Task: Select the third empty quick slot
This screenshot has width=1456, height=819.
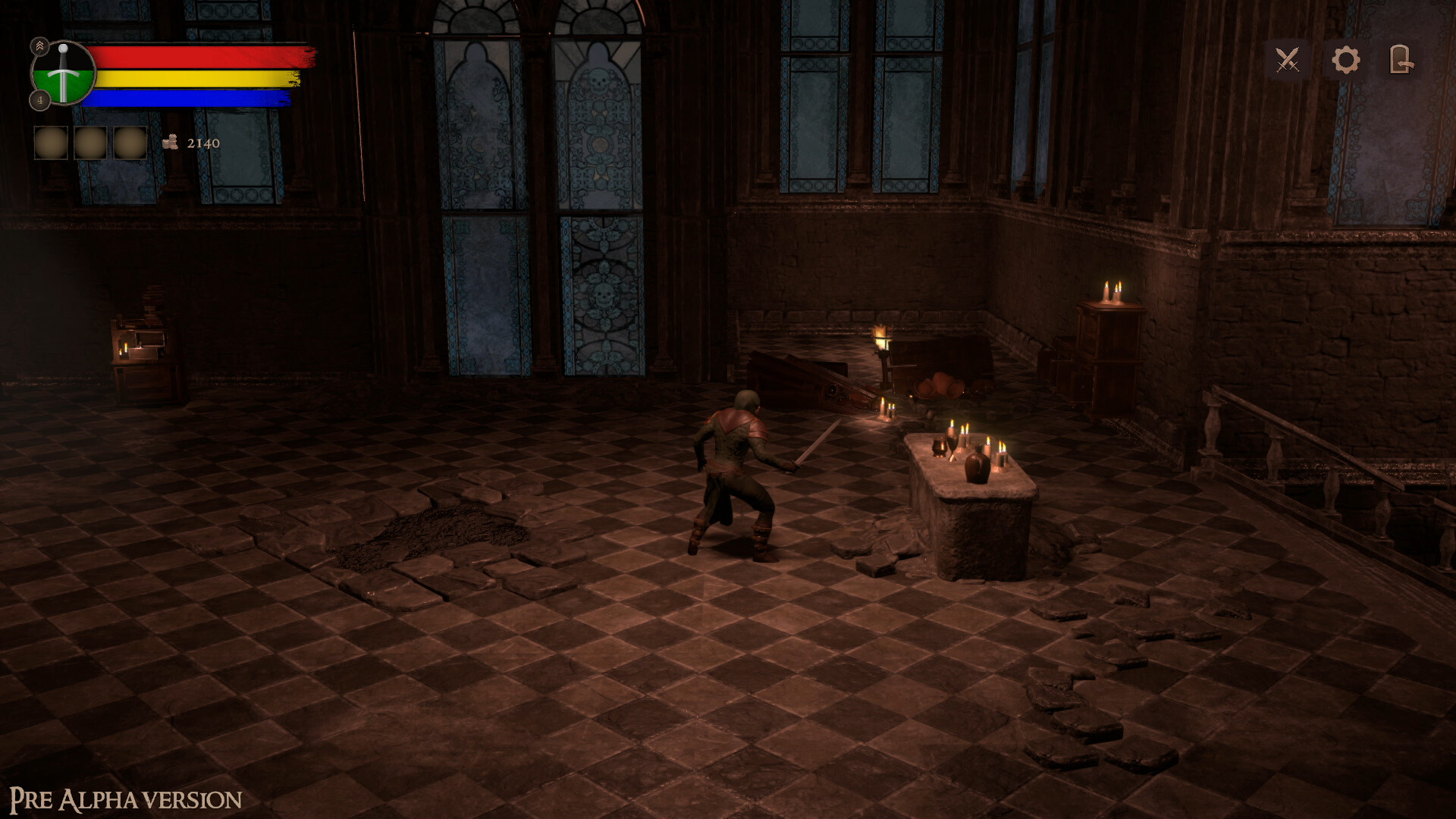Action: 131,143
